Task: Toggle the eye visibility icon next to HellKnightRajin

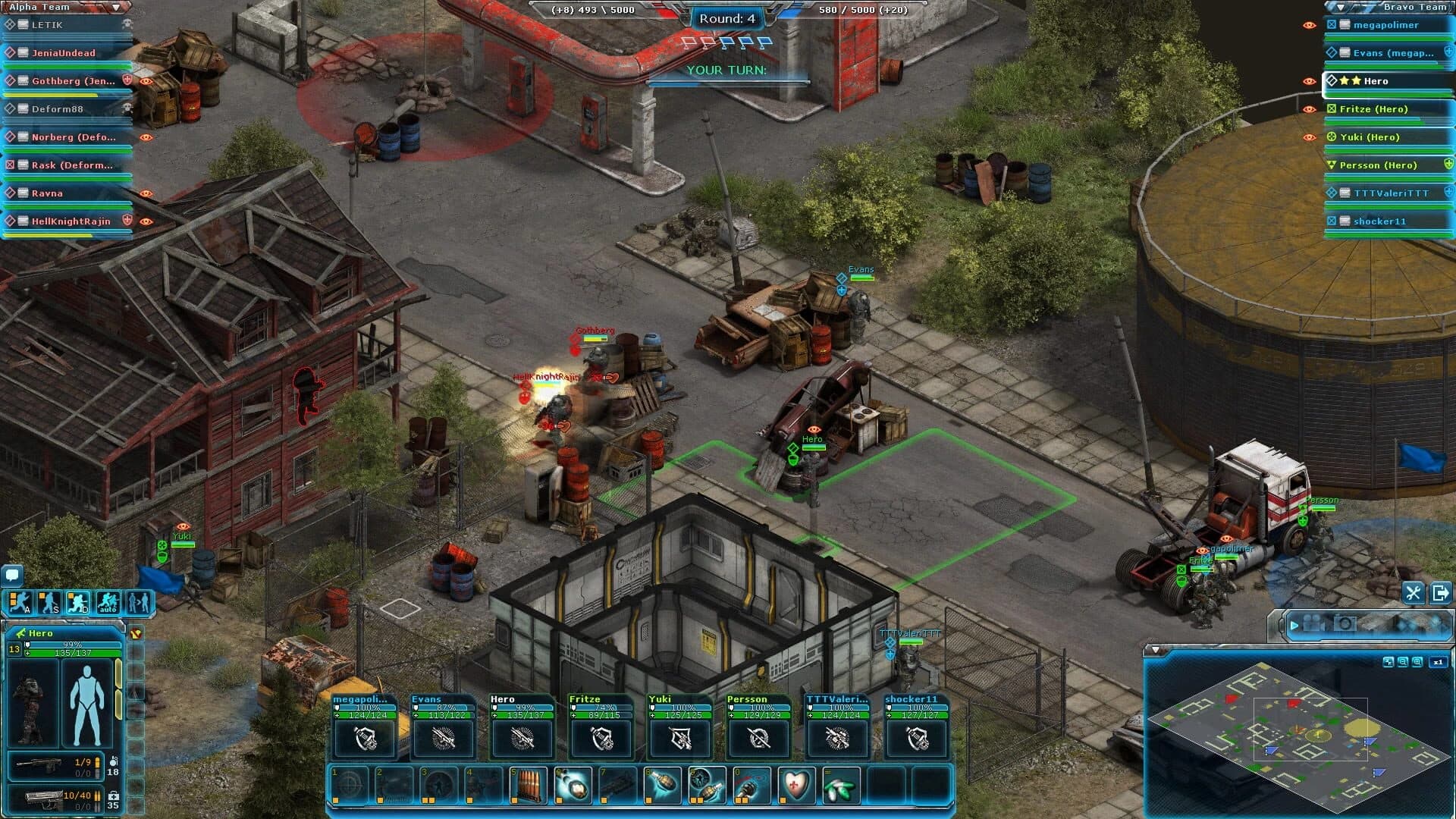Action: [x=146, y=221]
